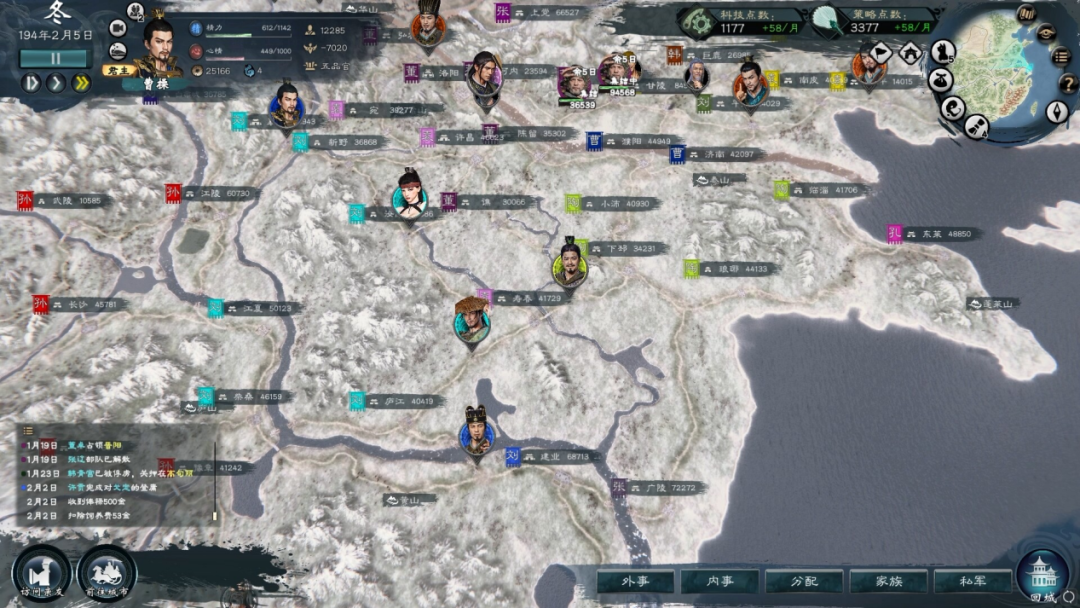Open the 私军 private army menu

click(971, 581)
